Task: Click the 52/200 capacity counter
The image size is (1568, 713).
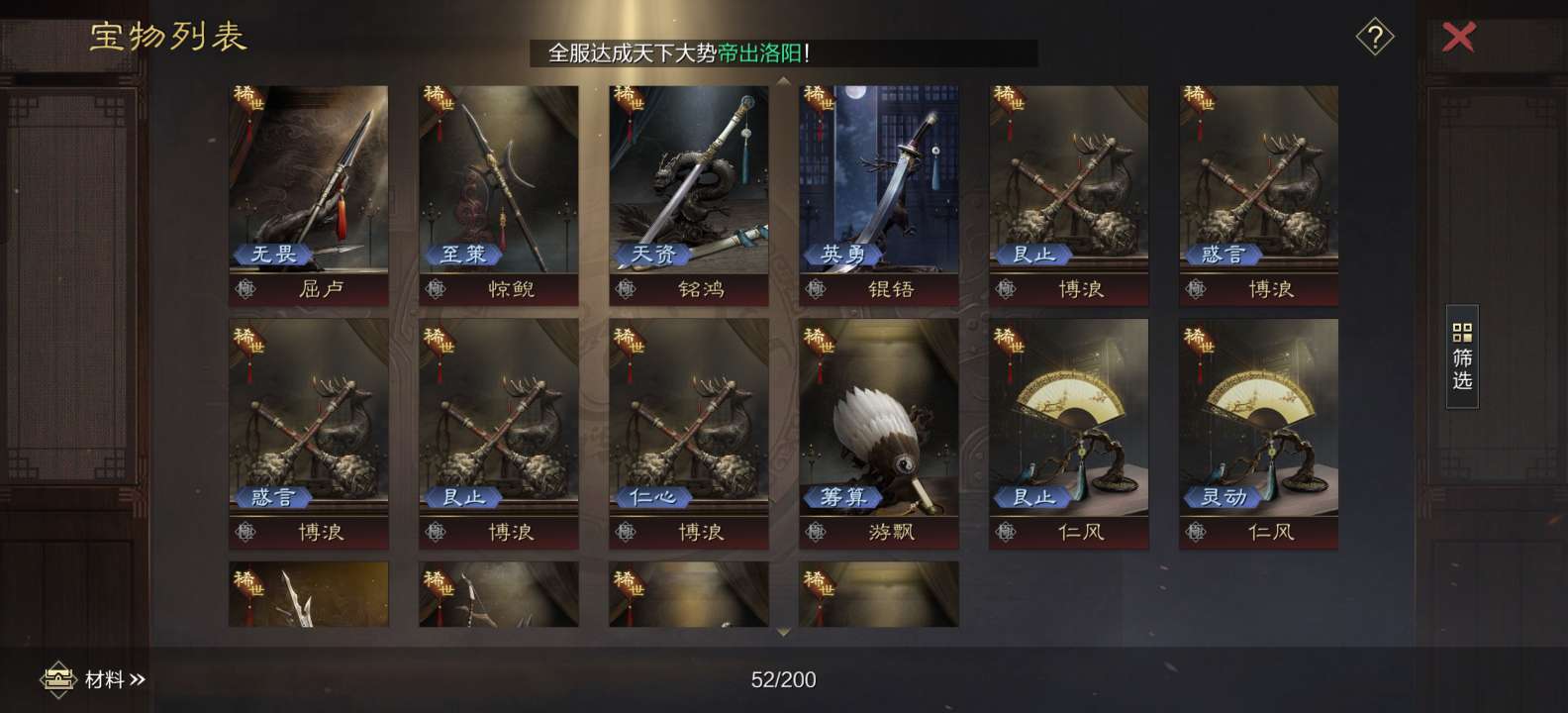Action: [782, 680]
